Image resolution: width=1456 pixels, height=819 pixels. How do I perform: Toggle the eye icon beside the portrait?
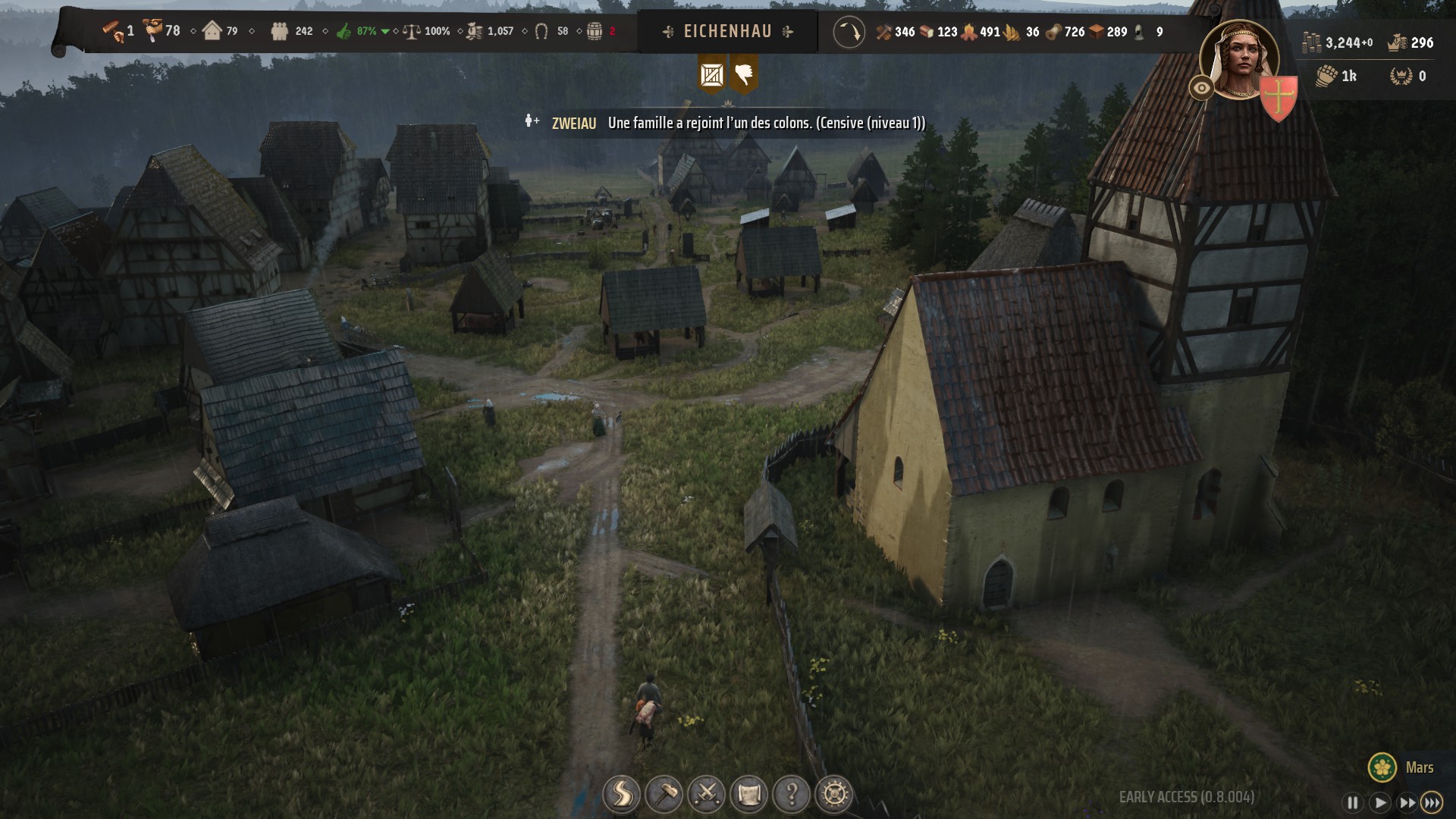click(1201, 88)
